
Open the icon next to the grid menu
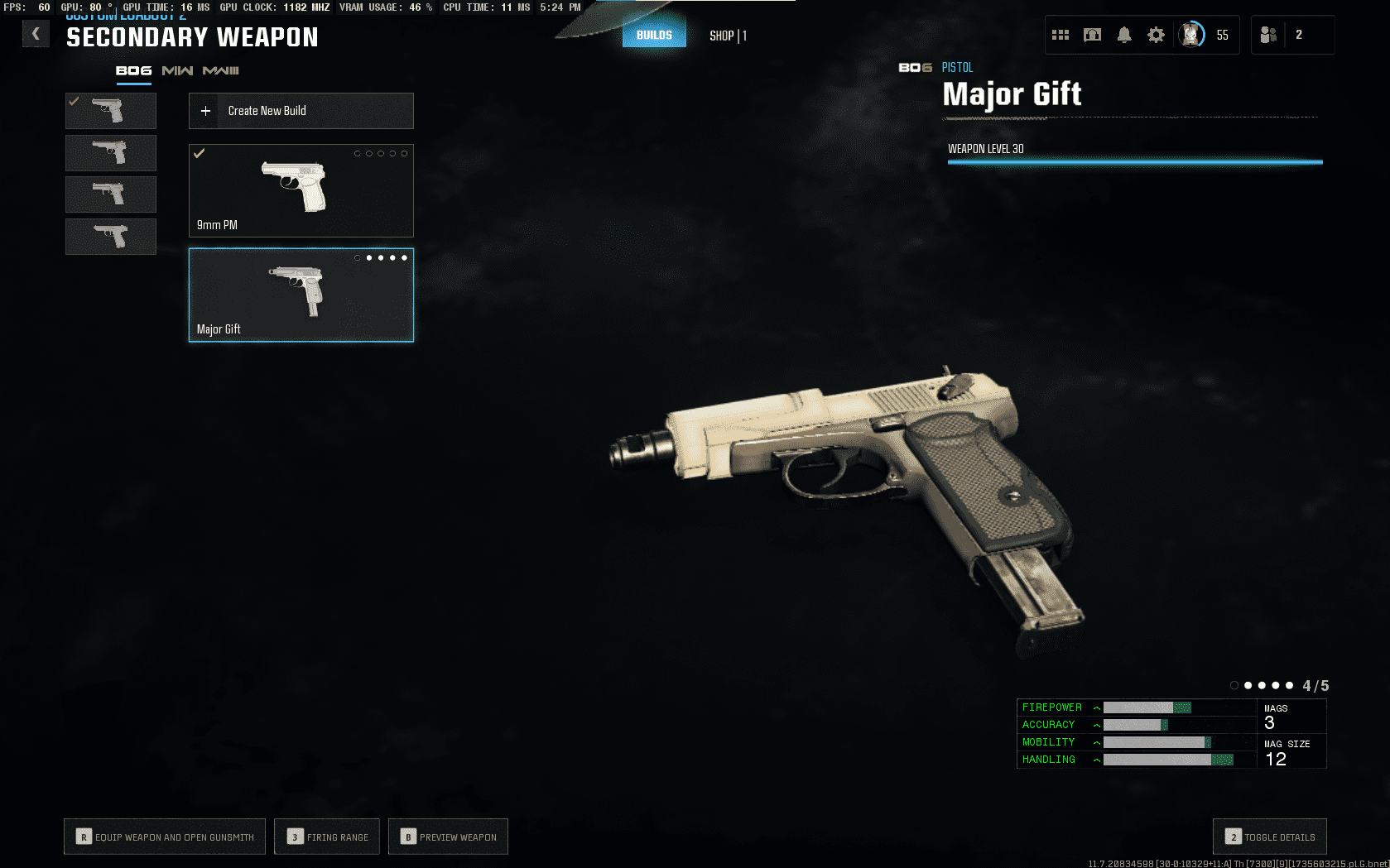pyautogui.click(x=1093, y=35)
